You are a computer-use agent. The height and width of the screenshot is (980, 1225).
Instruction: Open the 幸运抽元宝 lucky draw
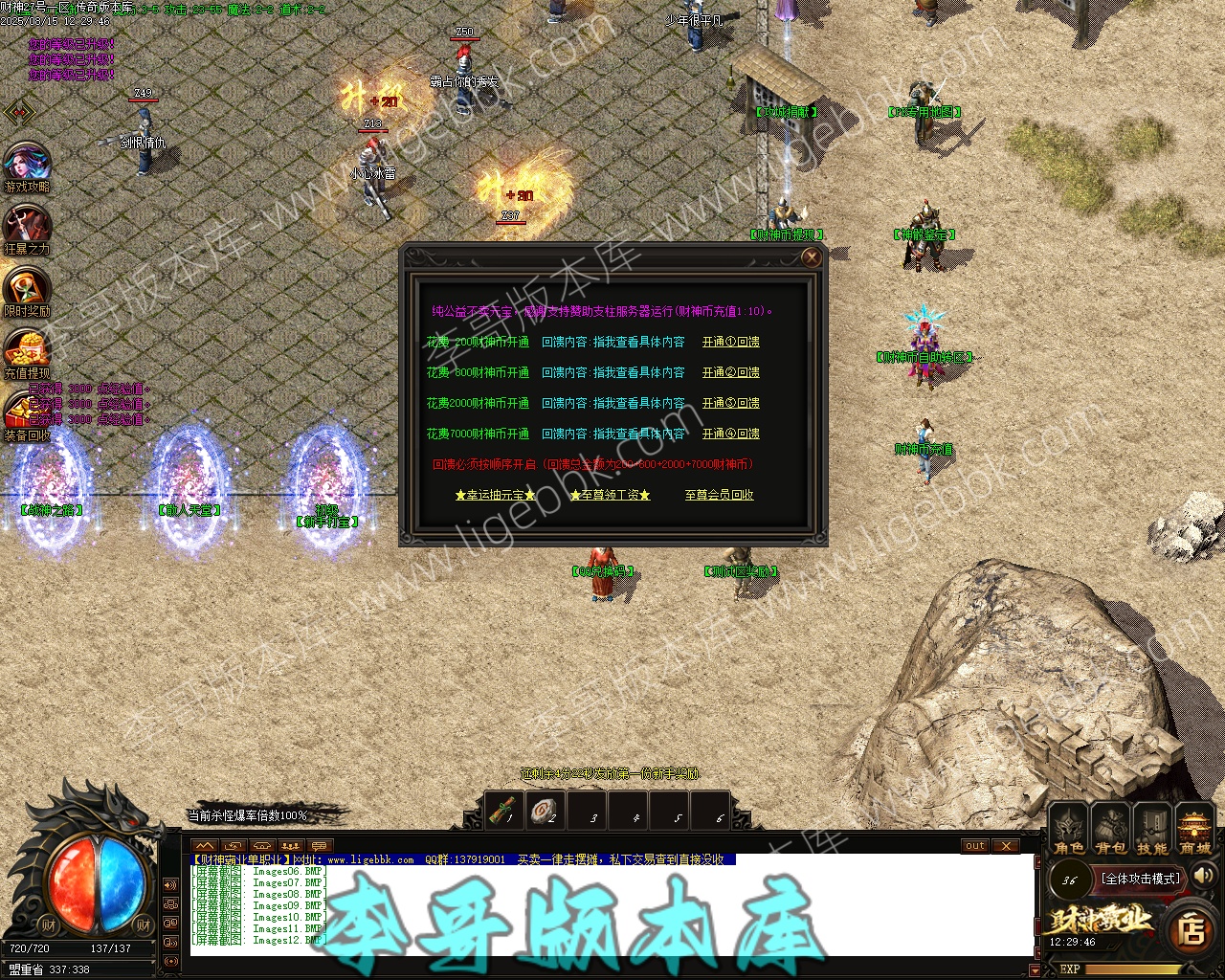(x=495, y=495)
